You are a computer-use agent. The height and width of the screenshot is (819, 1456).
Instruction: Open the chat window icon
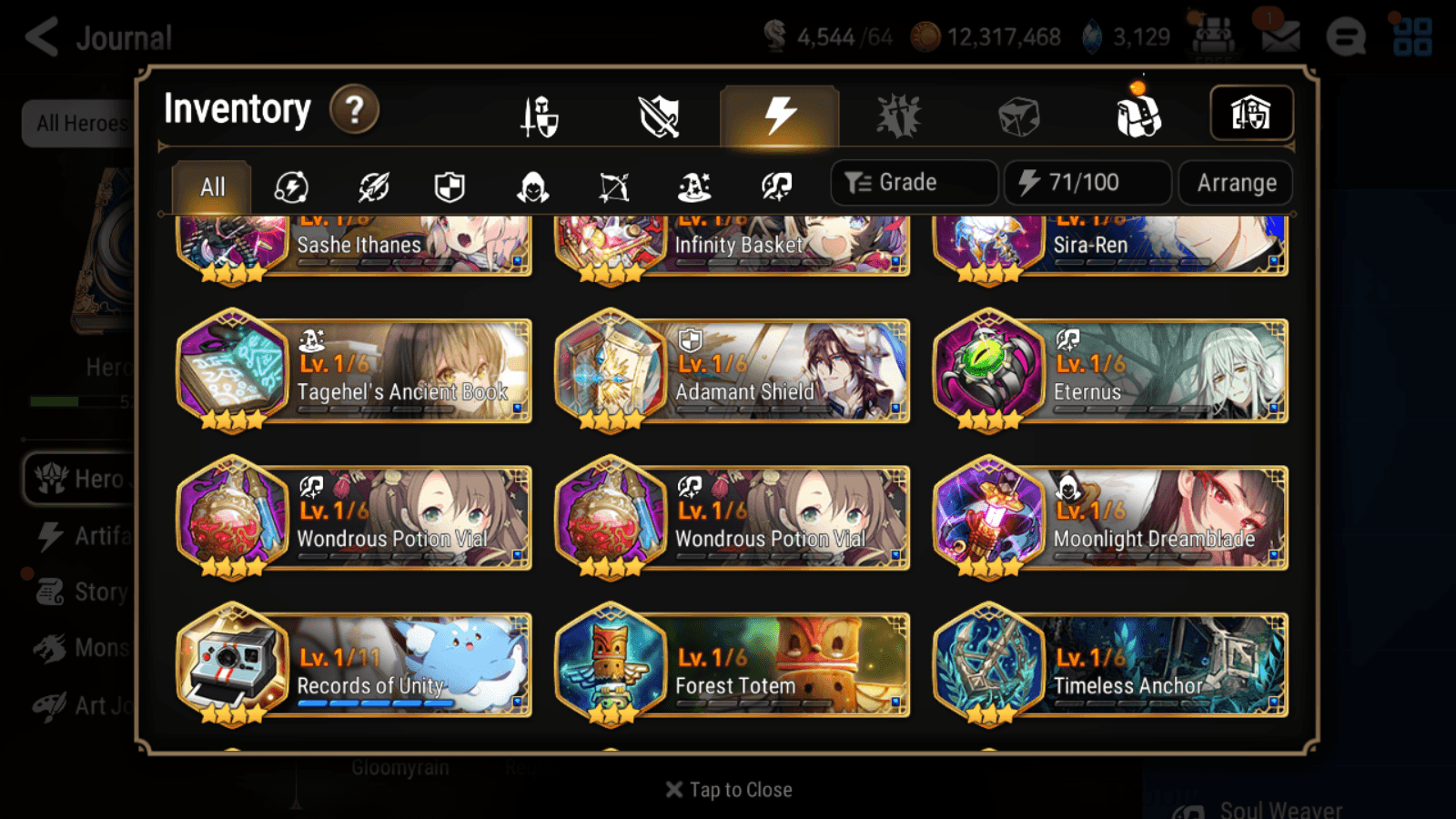(1345, 38)
